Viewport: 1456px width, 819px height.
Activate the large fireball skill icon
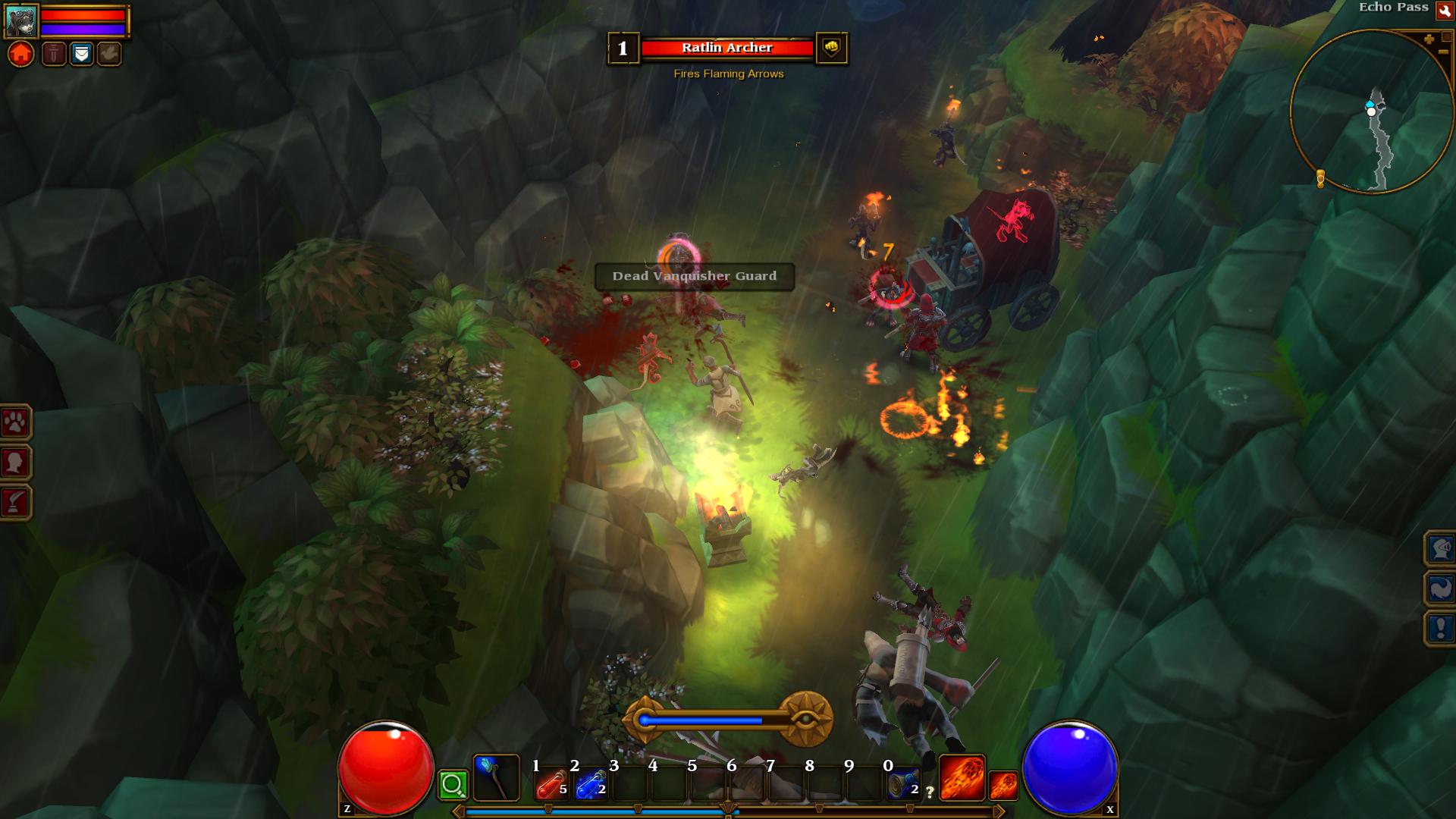[x=962, y=778]
